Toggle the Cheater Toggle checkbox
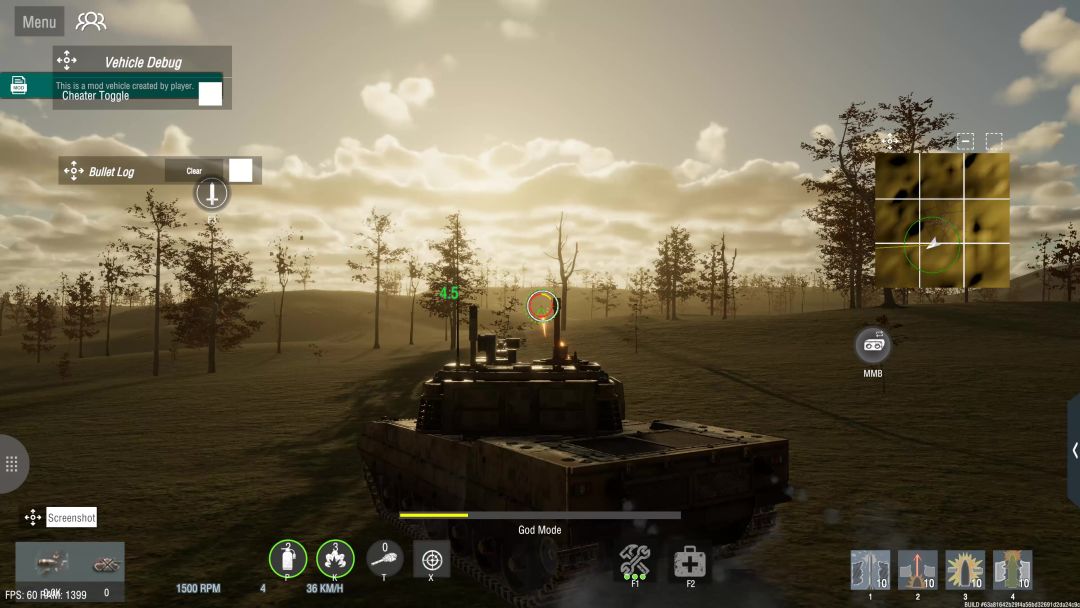This screenshot has width=1080, height=608. pos(210,94)
